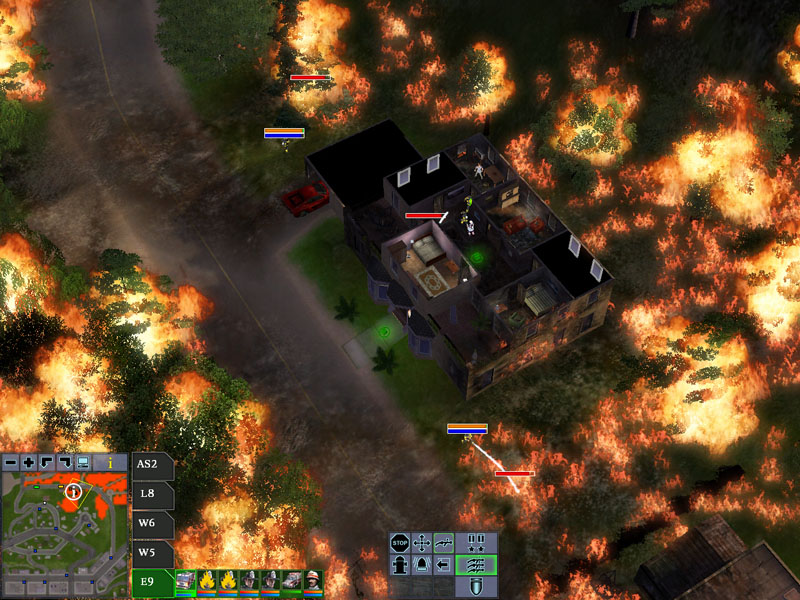This screenshot has width=800, height=600.
Task: Pick the white-helmet officer portrait
Action: 314,581
